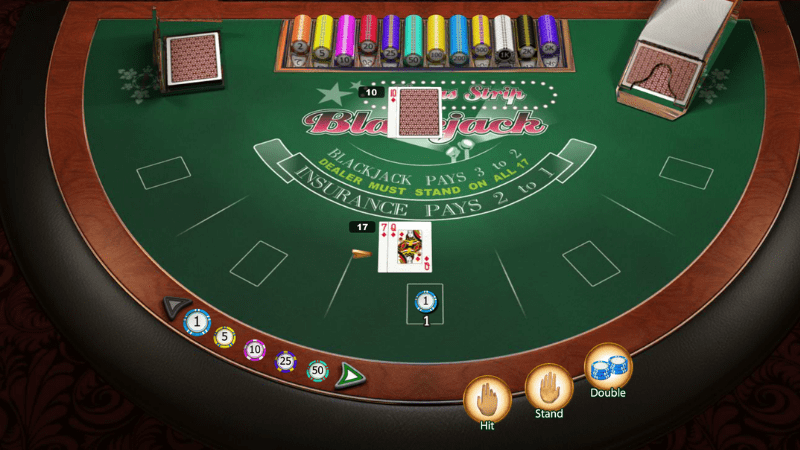Select the 1 value betting chip

coord(197,322)
